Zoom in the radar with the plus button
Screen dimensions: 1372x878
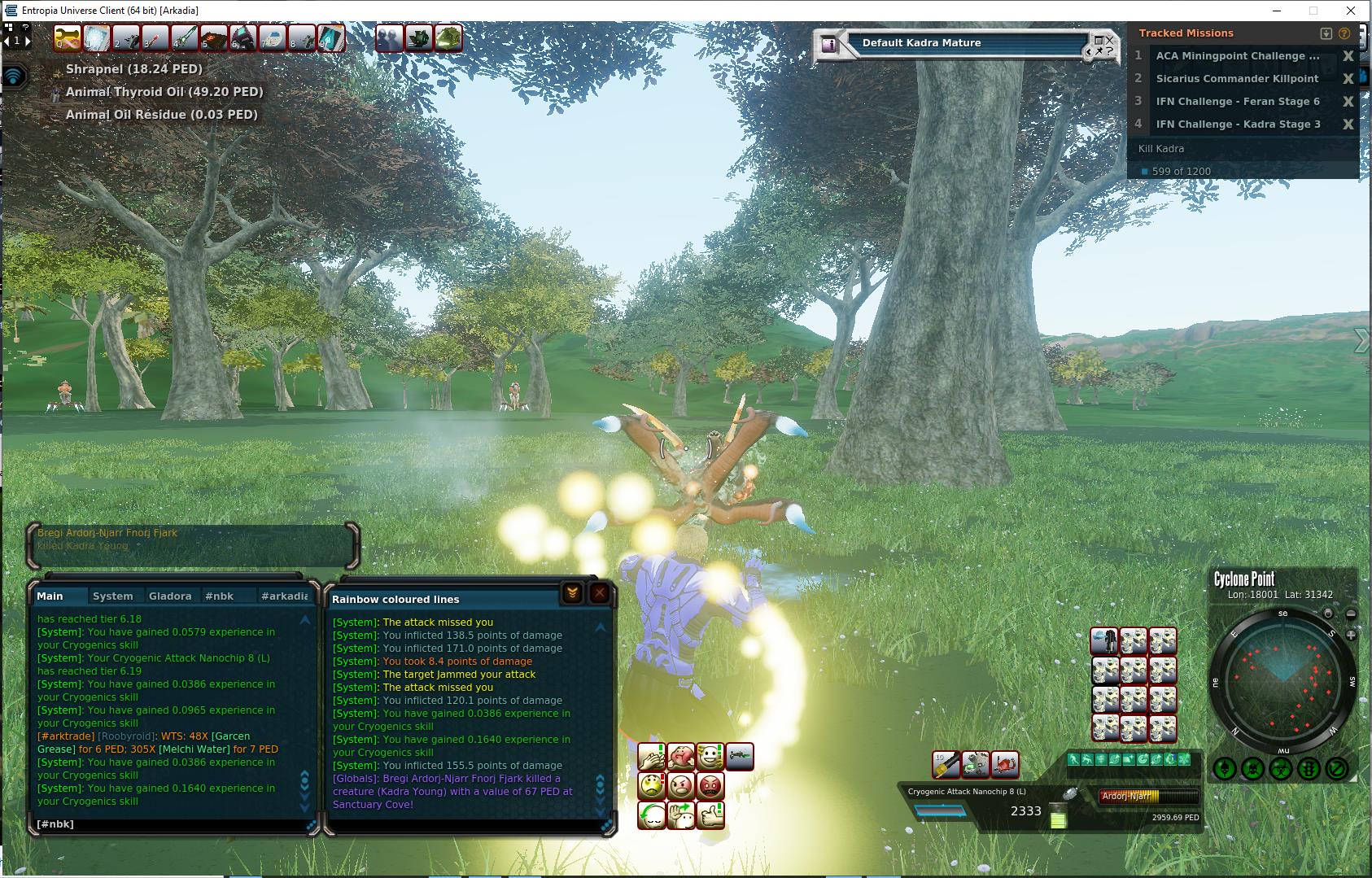pyautogui.click(x=1351, y=635)
